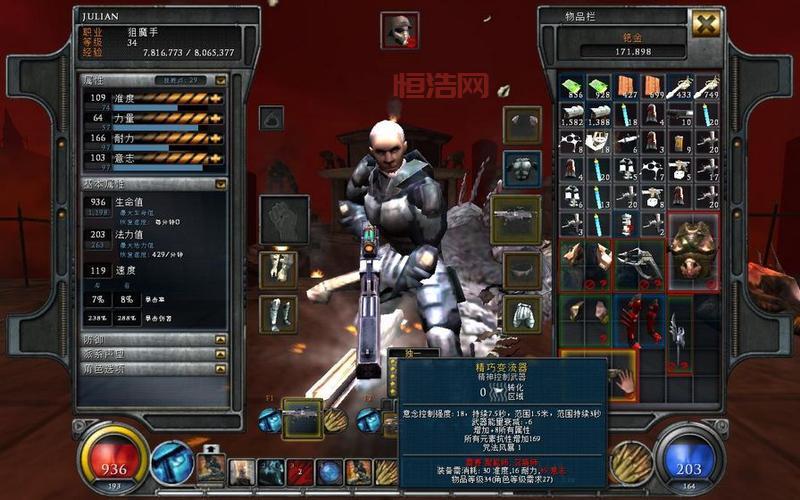Viewport: 800px width, 500px height.
Task: Activate the claw skill beside the mana orb
Action: [x=630, y=462]
